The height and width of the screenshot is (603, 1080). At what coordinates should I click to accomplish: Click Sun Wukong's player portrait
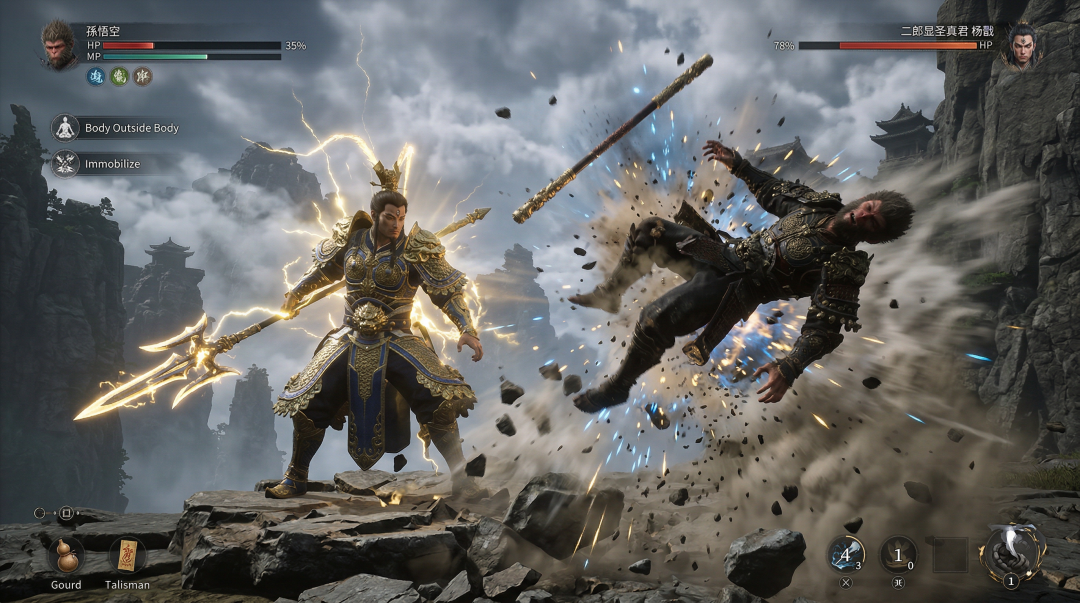(x=59, y=45)
